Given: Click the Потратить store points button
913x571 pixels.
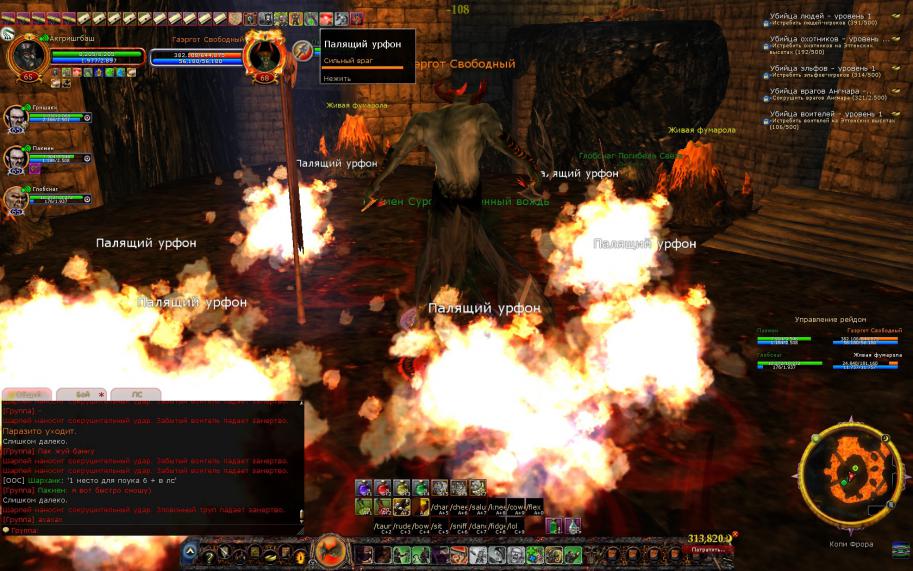Looking at the screenshot, I should pos(710,550).
